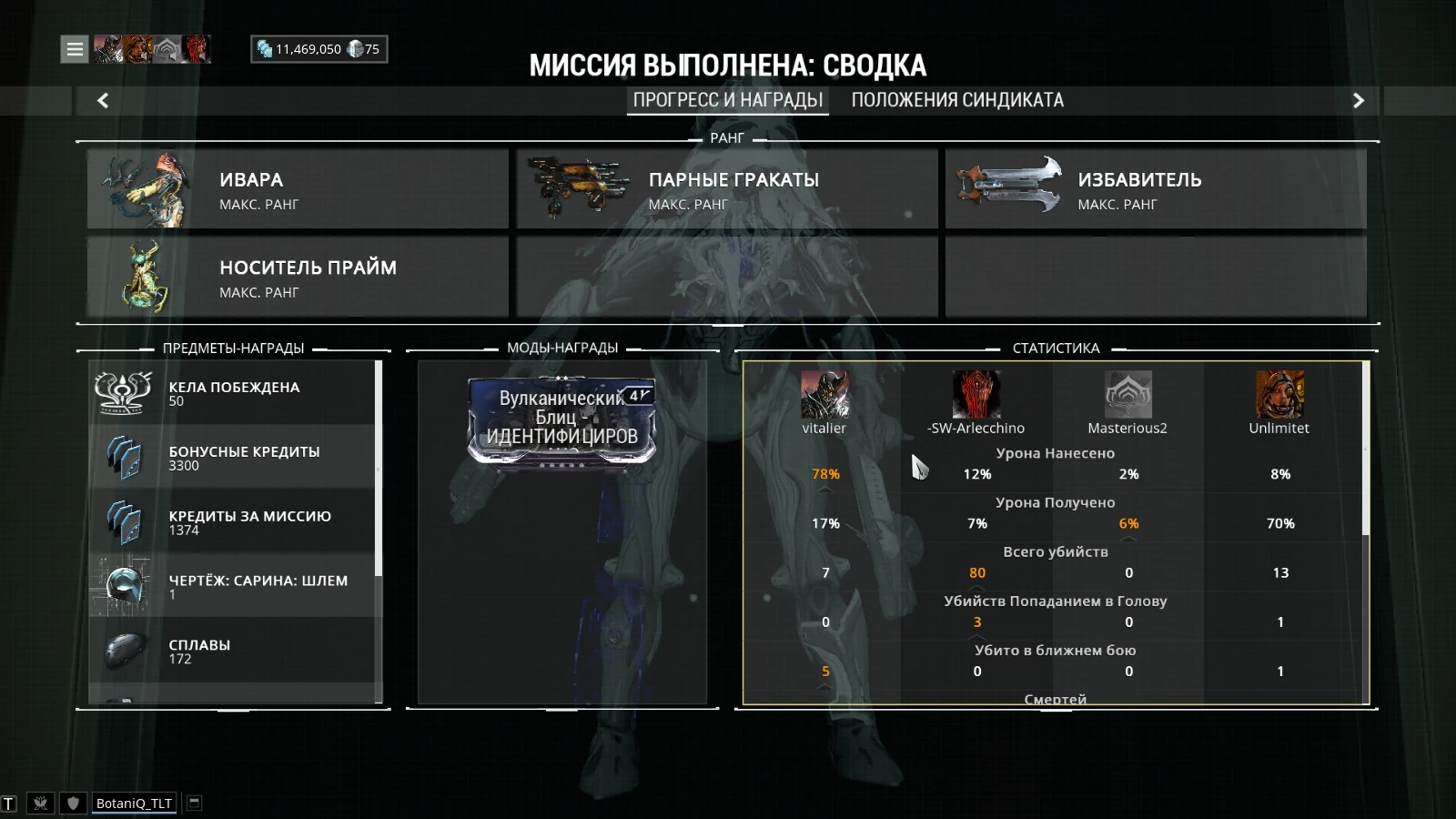The width and height of the screenshot is (1456, 819).
Task: Open the hamburger menu button
Action: click(75, 49)
